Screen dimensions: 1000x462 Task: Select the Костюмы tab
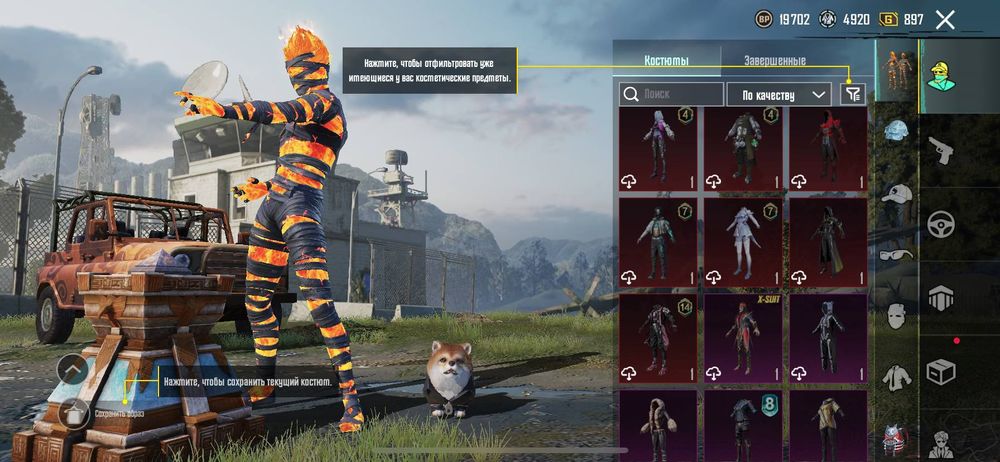(x=666, y=60)
